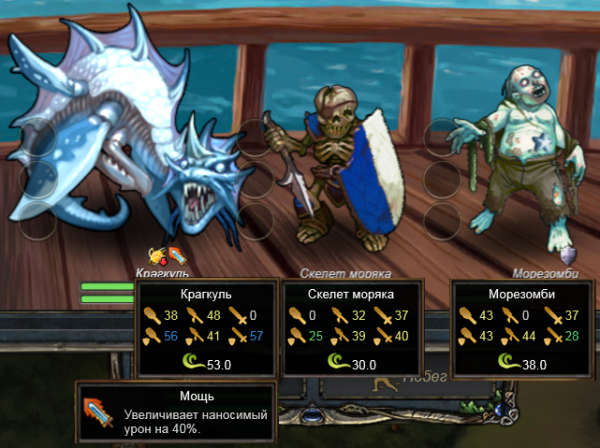Select the Скелет моряка unit name label

346,272
